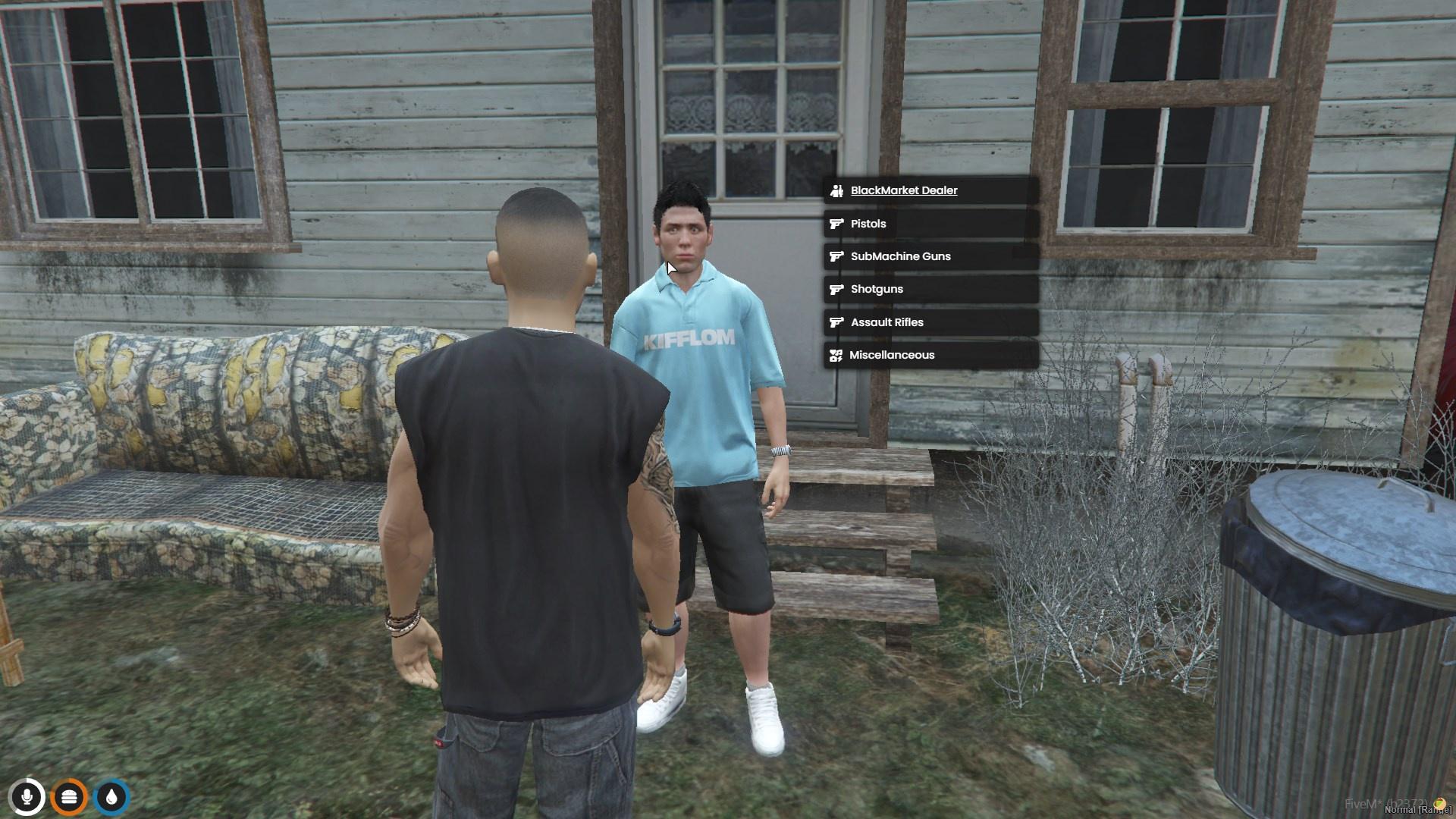Select the BlackMarket Dealer header entry
Image resolution: width=1456 pixels, height=819 pixels.
click(x=903, y=190)
